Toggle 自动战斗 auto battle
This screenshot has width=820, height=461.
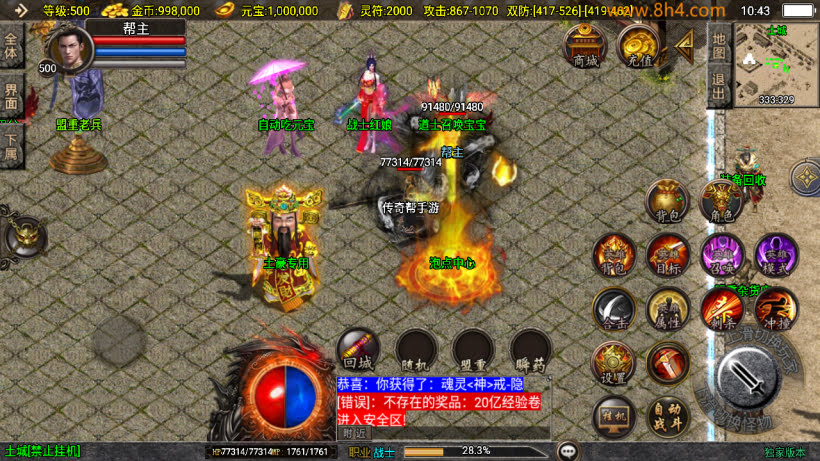667,416
